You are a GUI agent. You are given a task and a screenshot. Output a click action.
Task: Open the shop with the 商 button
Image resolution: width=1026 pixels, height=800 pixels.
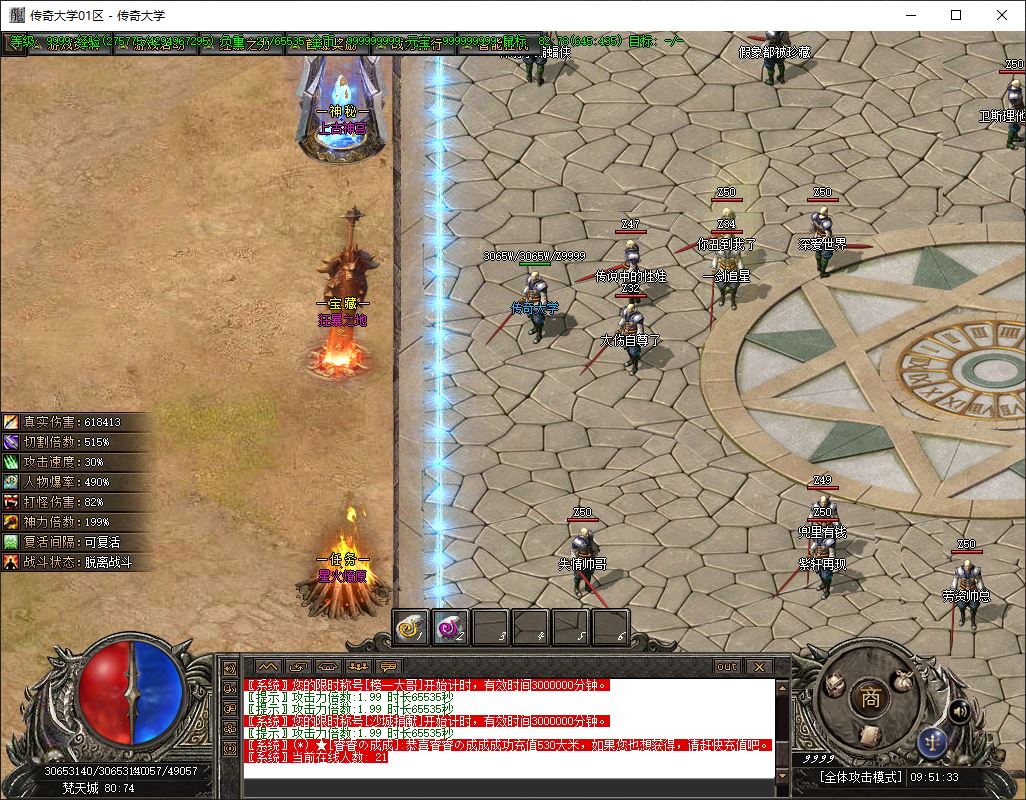pos(871,699)
